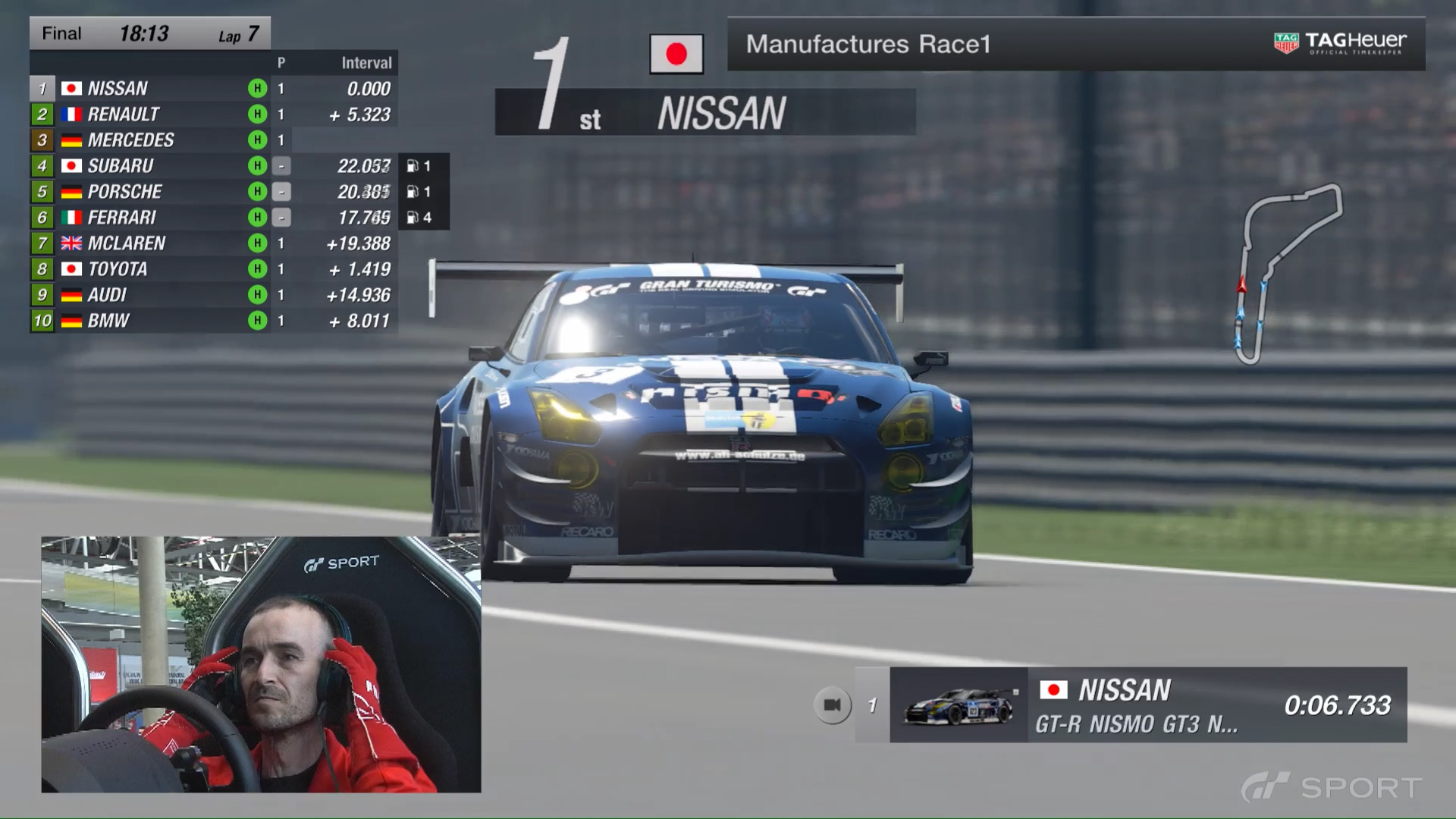This screenshot has height=819, width=1456.
Task: Select the PORSCHE standings row
Action: pos(213,192)
